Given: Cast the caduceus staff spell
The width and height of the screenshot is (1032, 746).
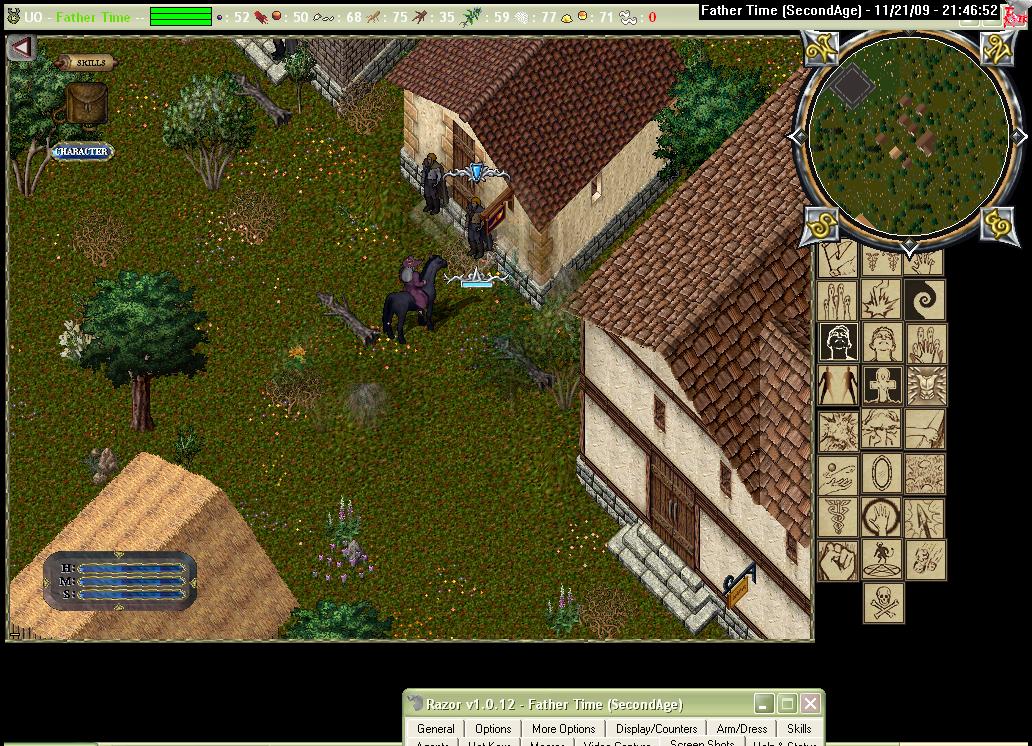Looking at the screenshot, I should click(838, 516).
